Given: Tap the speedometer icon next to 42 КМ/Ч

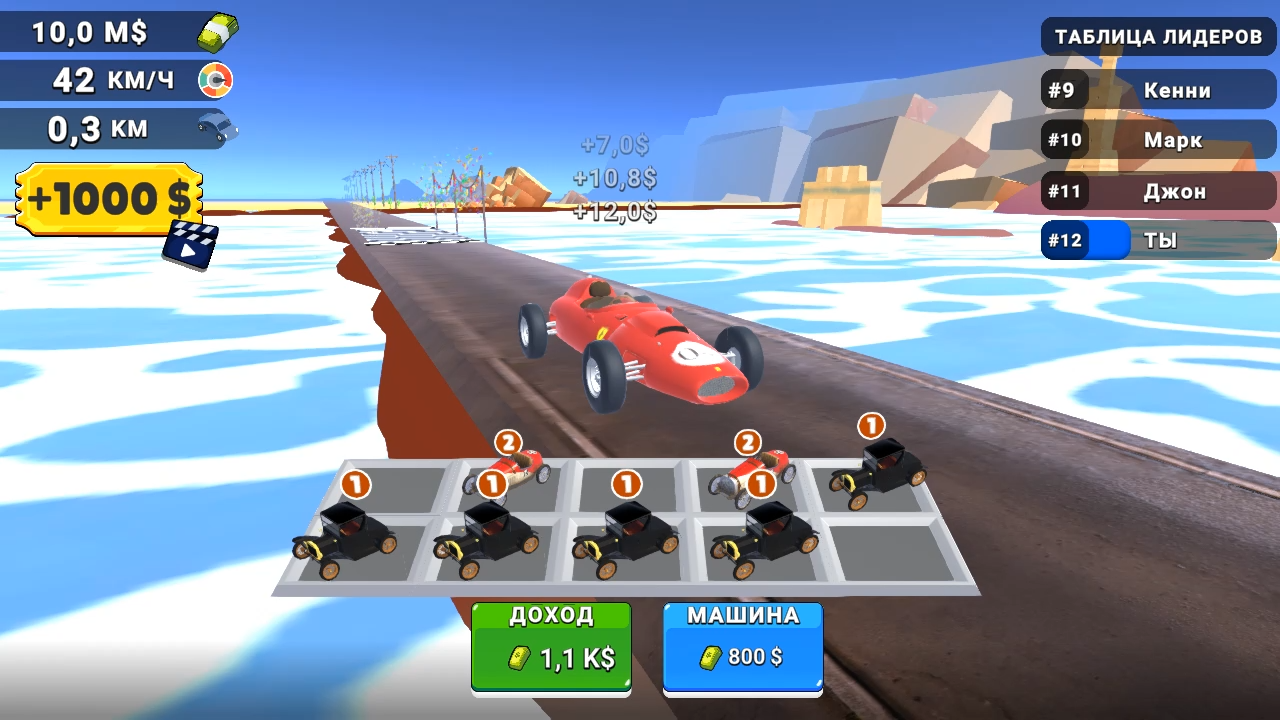Looking at the screenshot, I should click(217, 79).
